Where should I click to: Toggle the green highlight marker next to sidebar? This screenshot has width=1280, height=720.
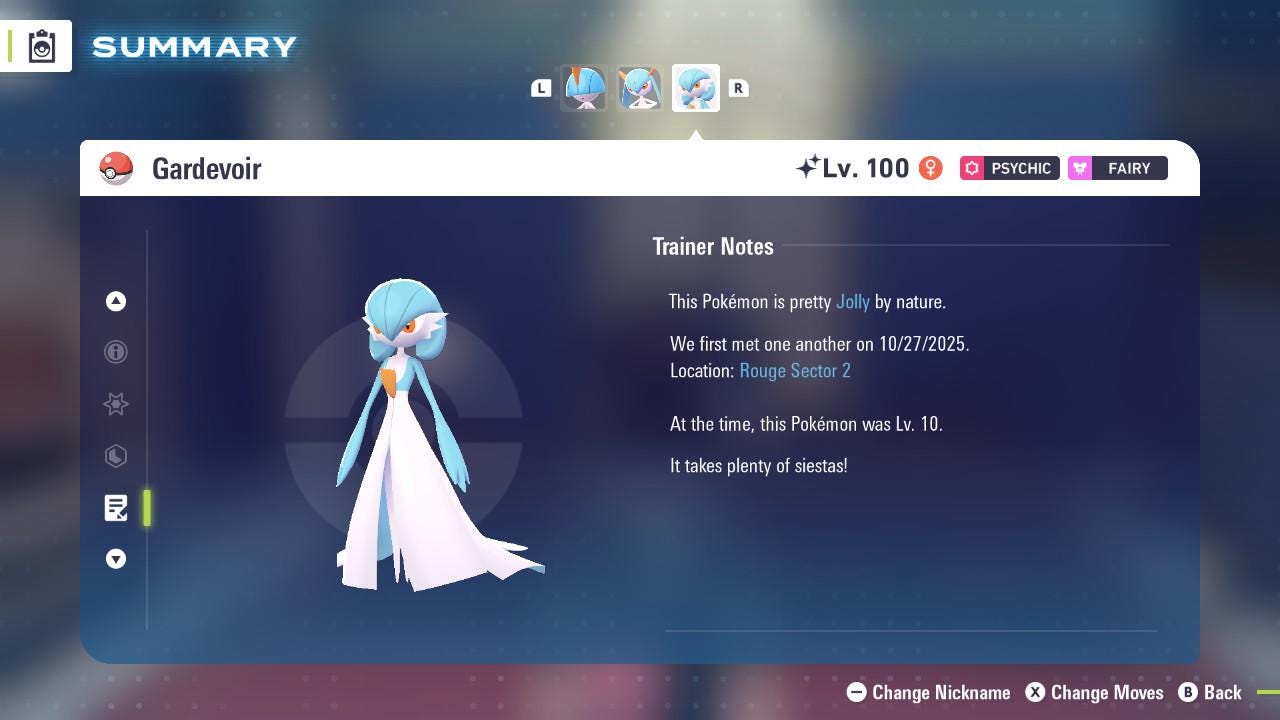pyautogui.click(x=147, y=508)
